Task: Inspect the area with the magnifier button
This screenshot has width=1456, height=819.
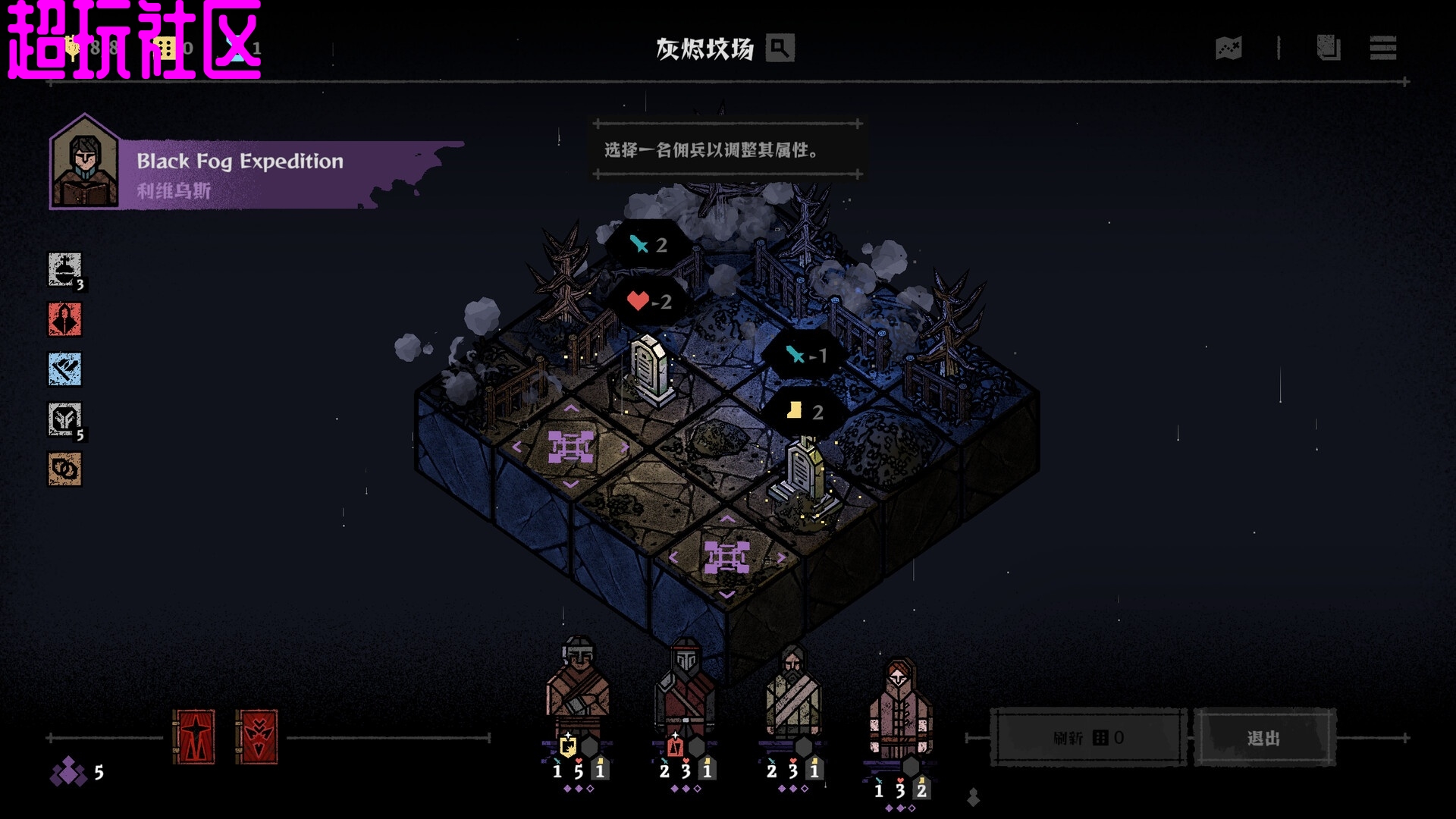Action: coord(780,49)
